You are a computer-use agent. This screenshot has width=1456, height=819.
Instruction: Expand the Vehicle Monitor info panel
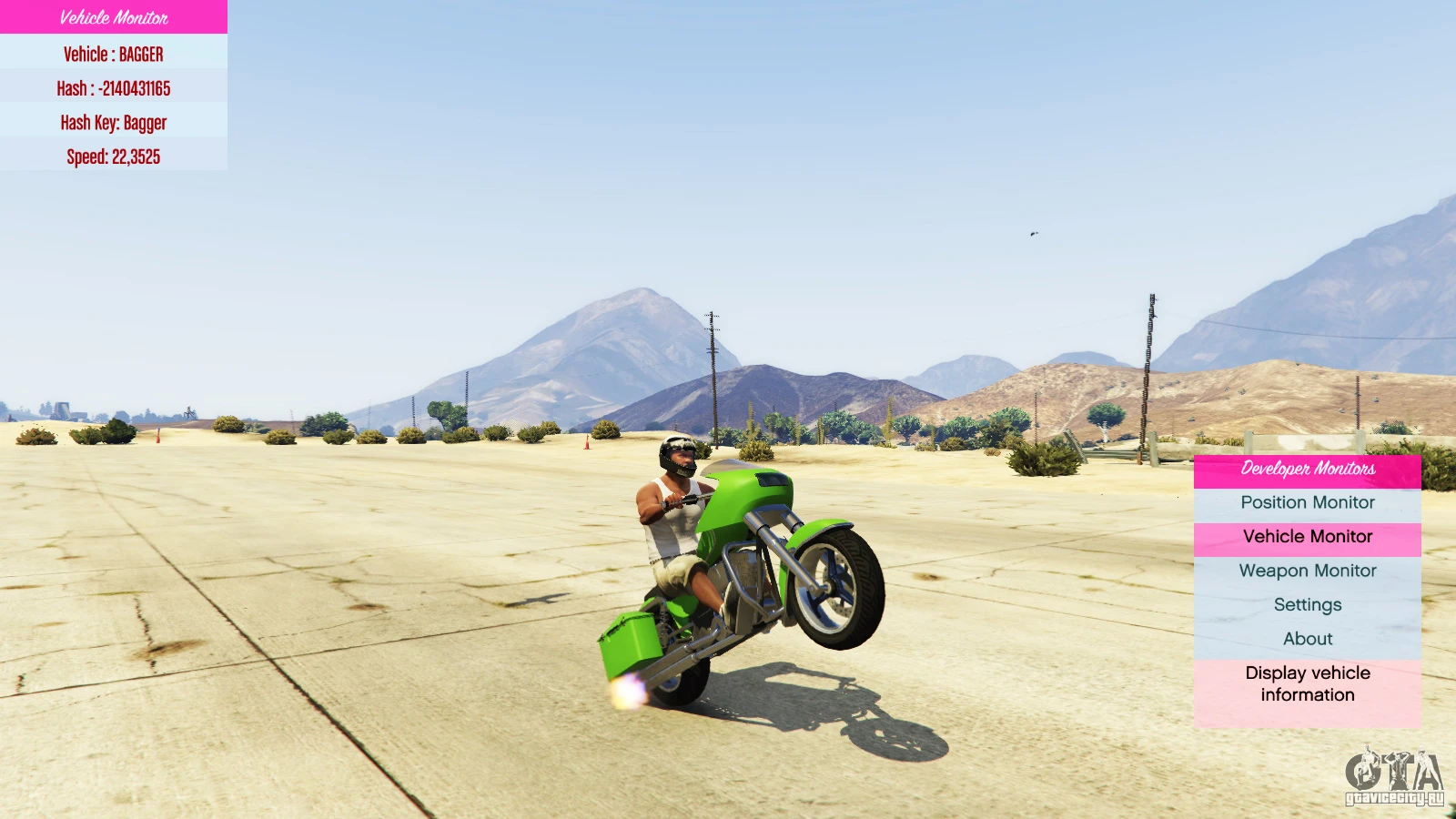(x=113, y=18)
